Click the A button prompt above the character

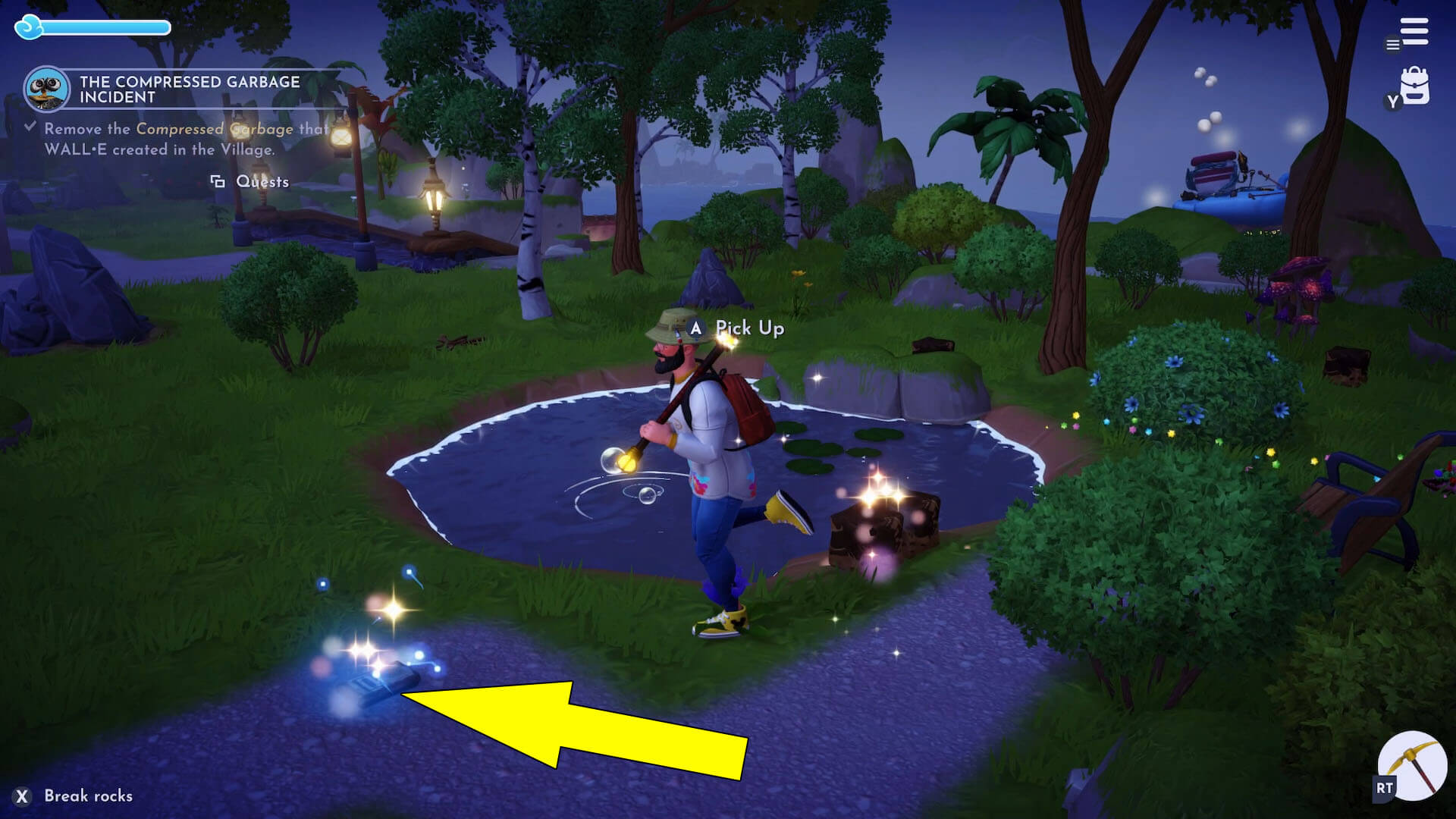(695, 329)
